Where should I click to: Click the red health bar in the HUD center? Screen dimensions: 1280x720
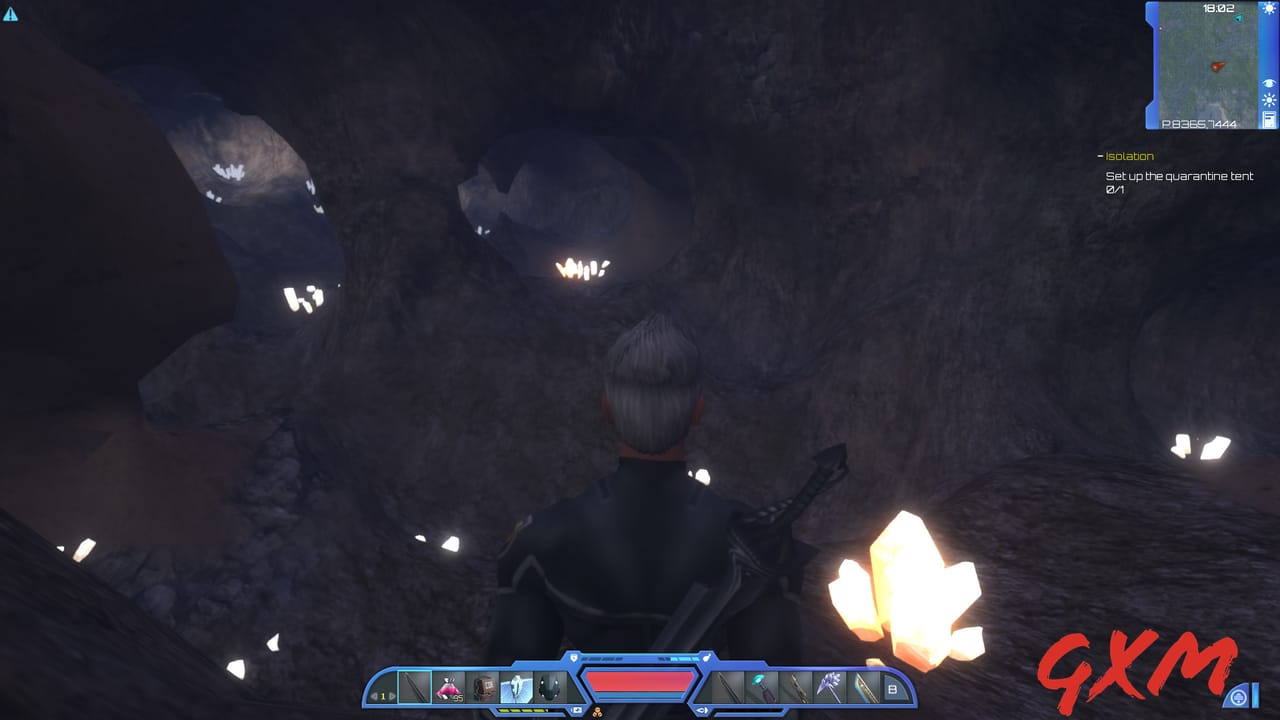(x=640, y=680)
